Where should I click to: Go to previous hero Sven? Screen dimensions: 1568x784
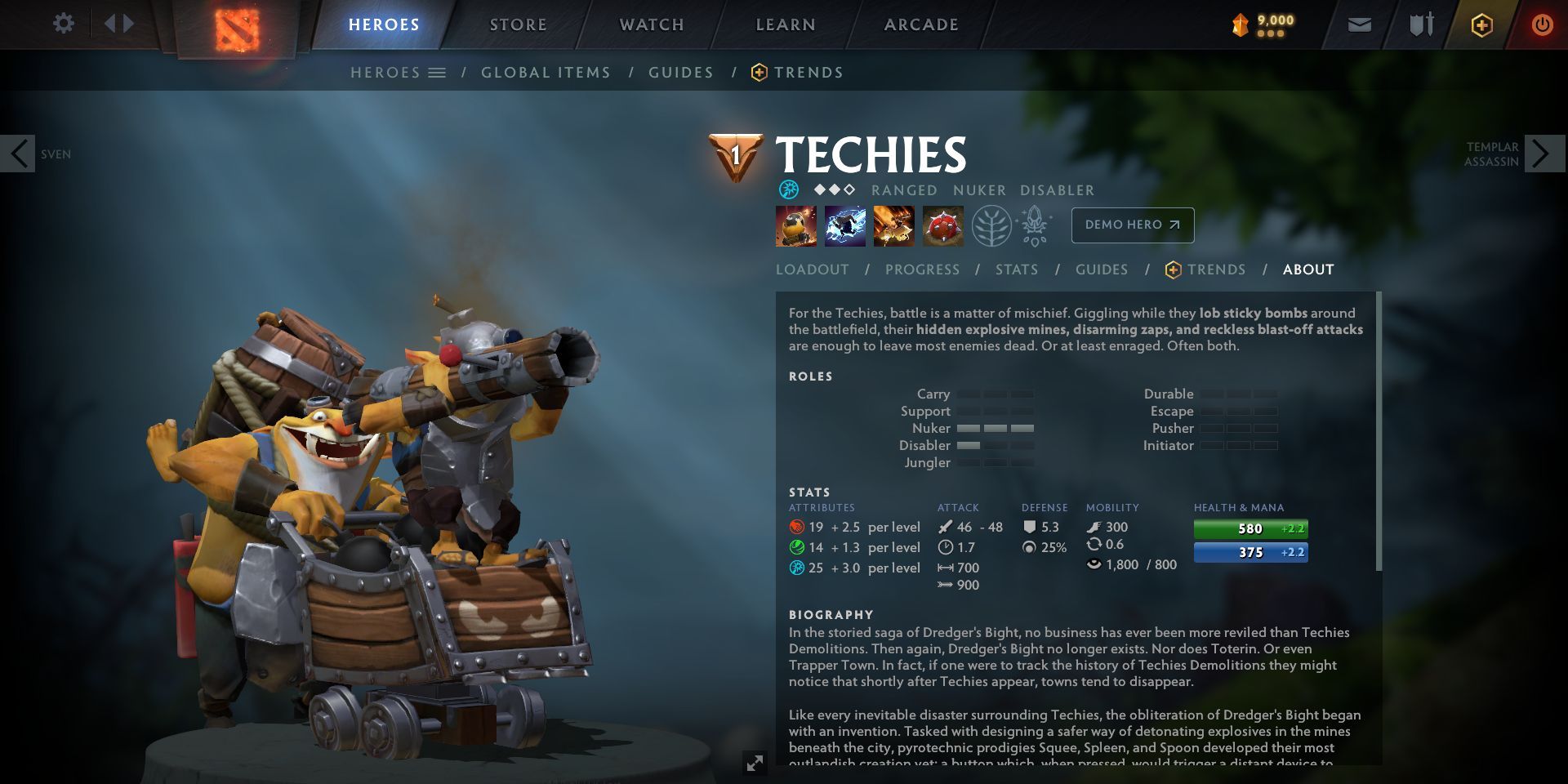click(18, 154)
